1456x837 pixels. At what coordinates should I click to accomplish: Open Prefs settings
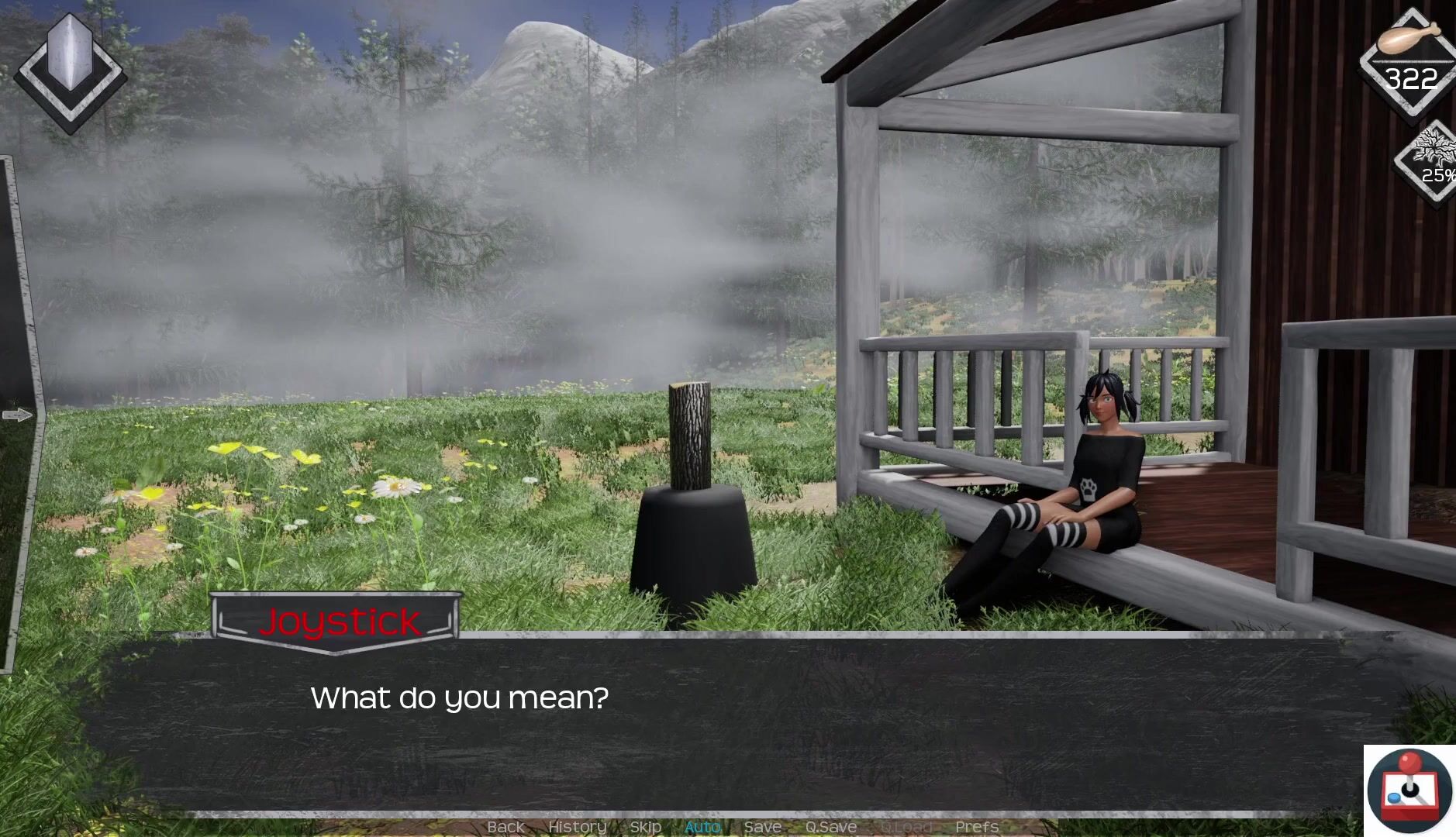[x=977, y=827]
